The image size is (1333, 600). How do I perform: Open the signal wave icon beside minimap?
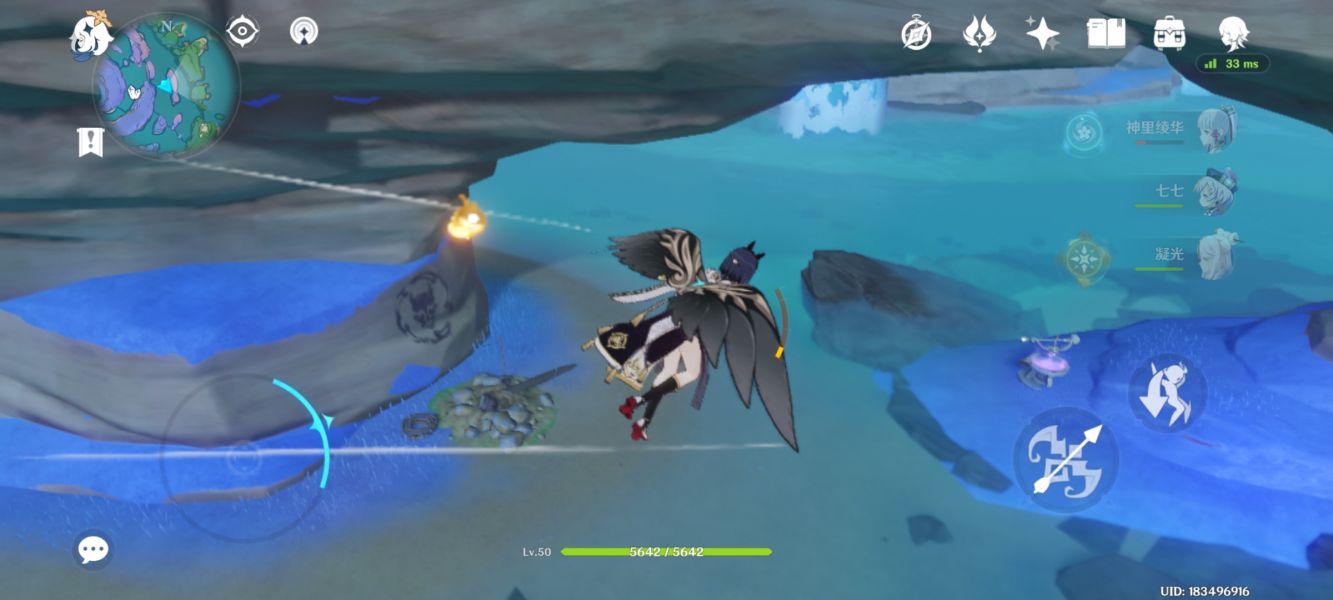point(304,32)
